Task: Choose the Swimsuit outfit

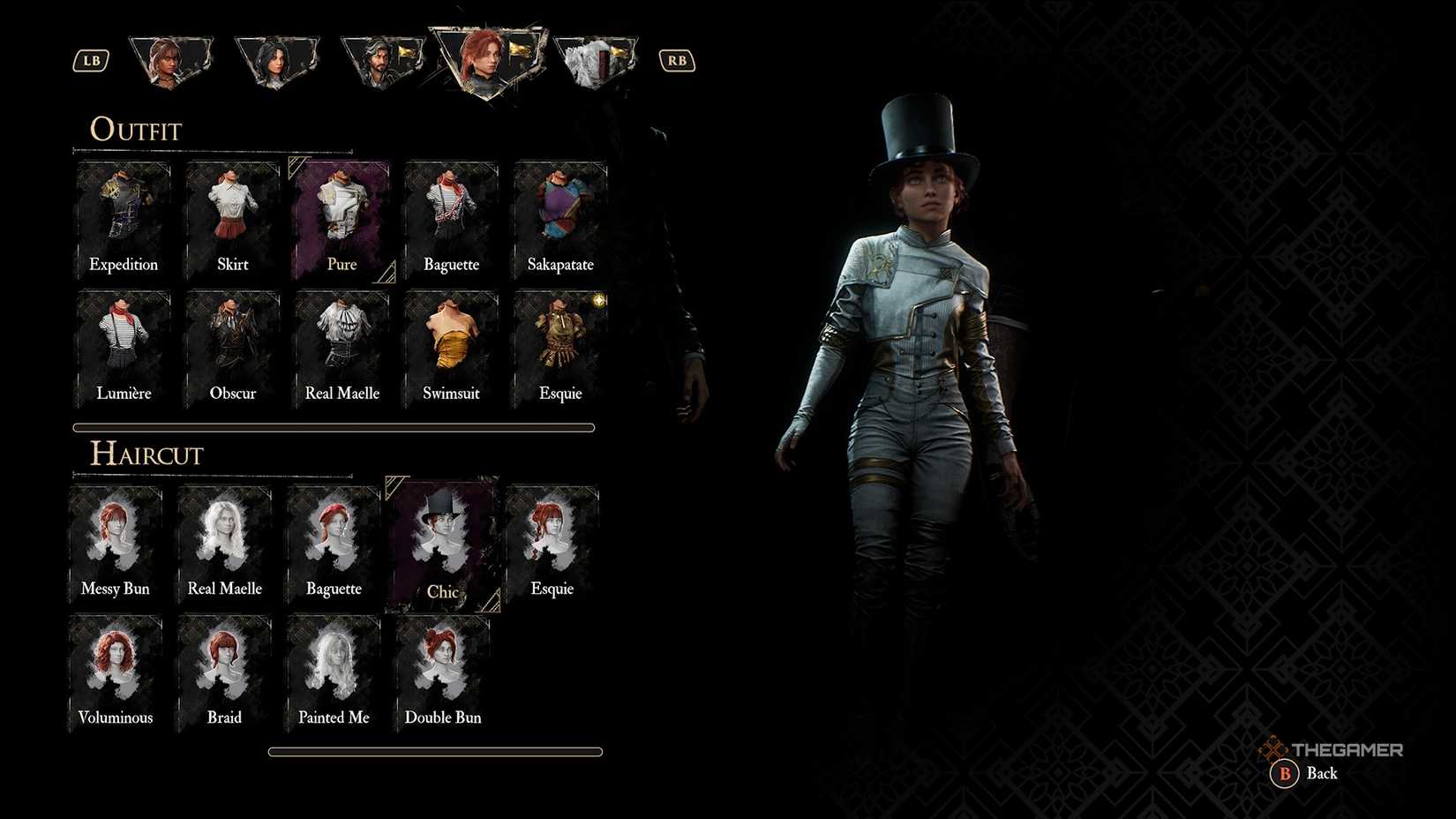Action: pos(450,344)
